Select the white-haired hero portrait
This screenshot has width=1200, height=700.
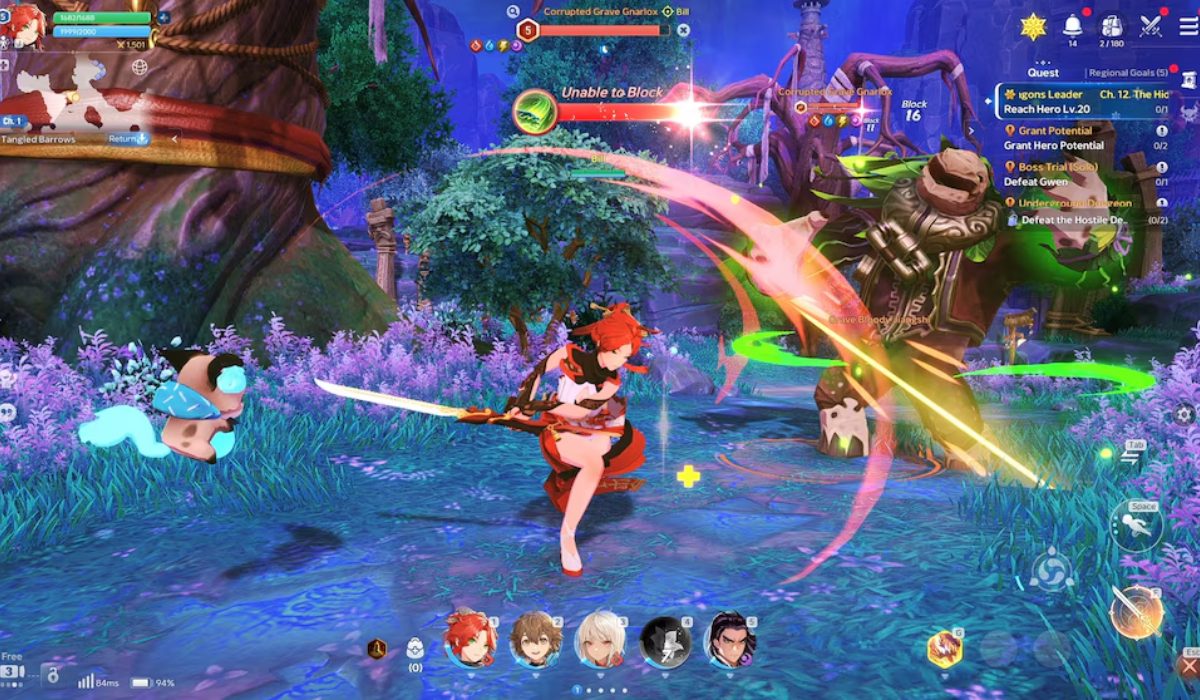(x=600, y=640)
